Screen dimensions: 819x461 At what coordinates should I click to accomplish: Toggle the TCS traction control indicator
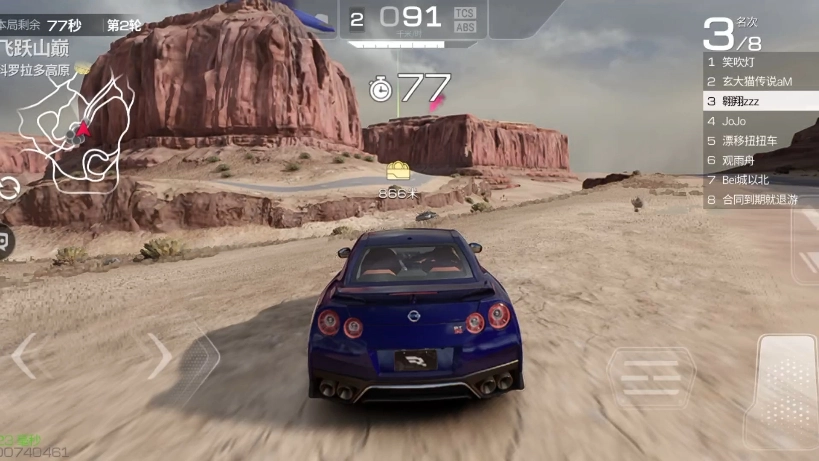pyautogui.click(x=464, y=12)
